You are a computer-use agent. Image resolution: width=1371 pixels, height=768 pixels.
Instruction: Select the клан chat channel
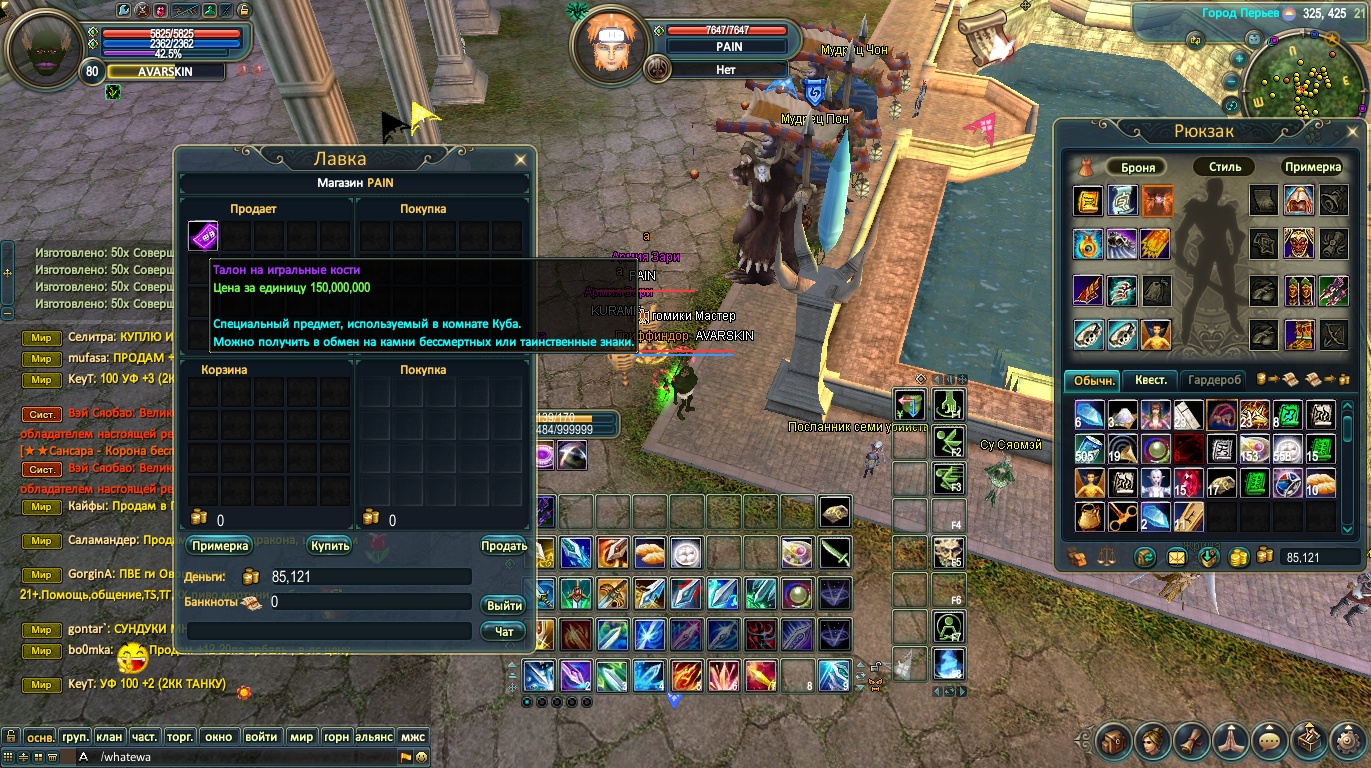[x=110, y=737]
